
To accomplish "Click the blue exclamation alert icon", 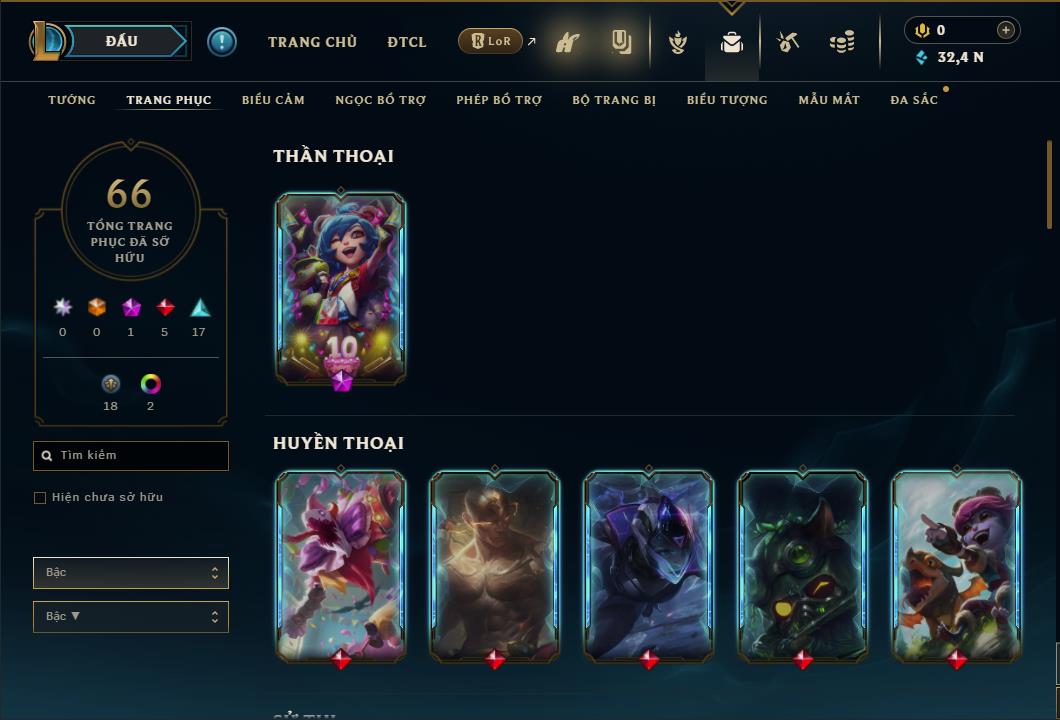I will (x=222, y=42).
